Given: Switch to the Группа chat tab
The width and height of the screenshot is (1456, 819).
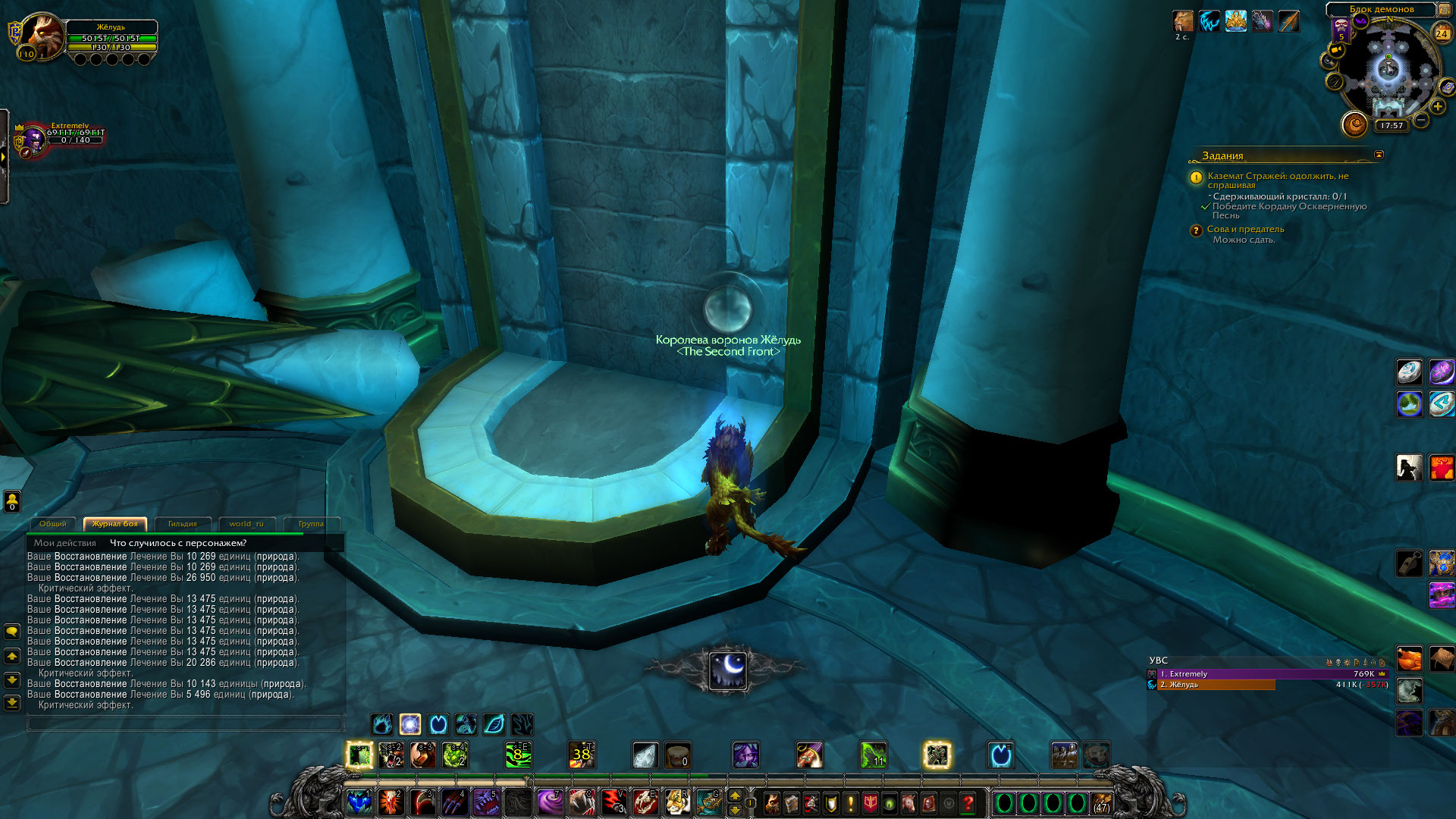Looking at the screenshot, I should tap(310, 524).
